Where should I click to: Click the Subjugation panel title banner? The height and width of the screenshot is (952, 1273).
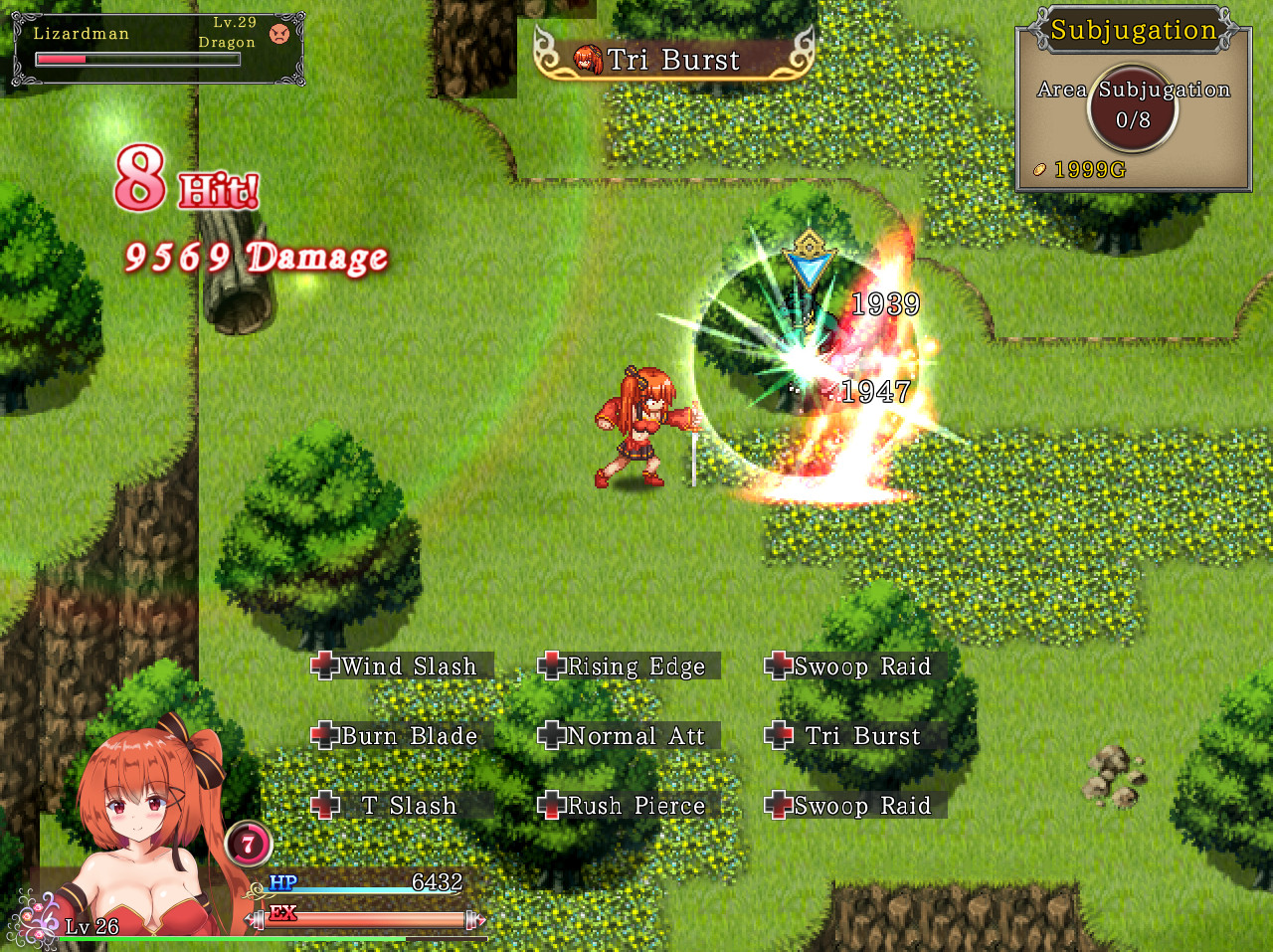1134,28
